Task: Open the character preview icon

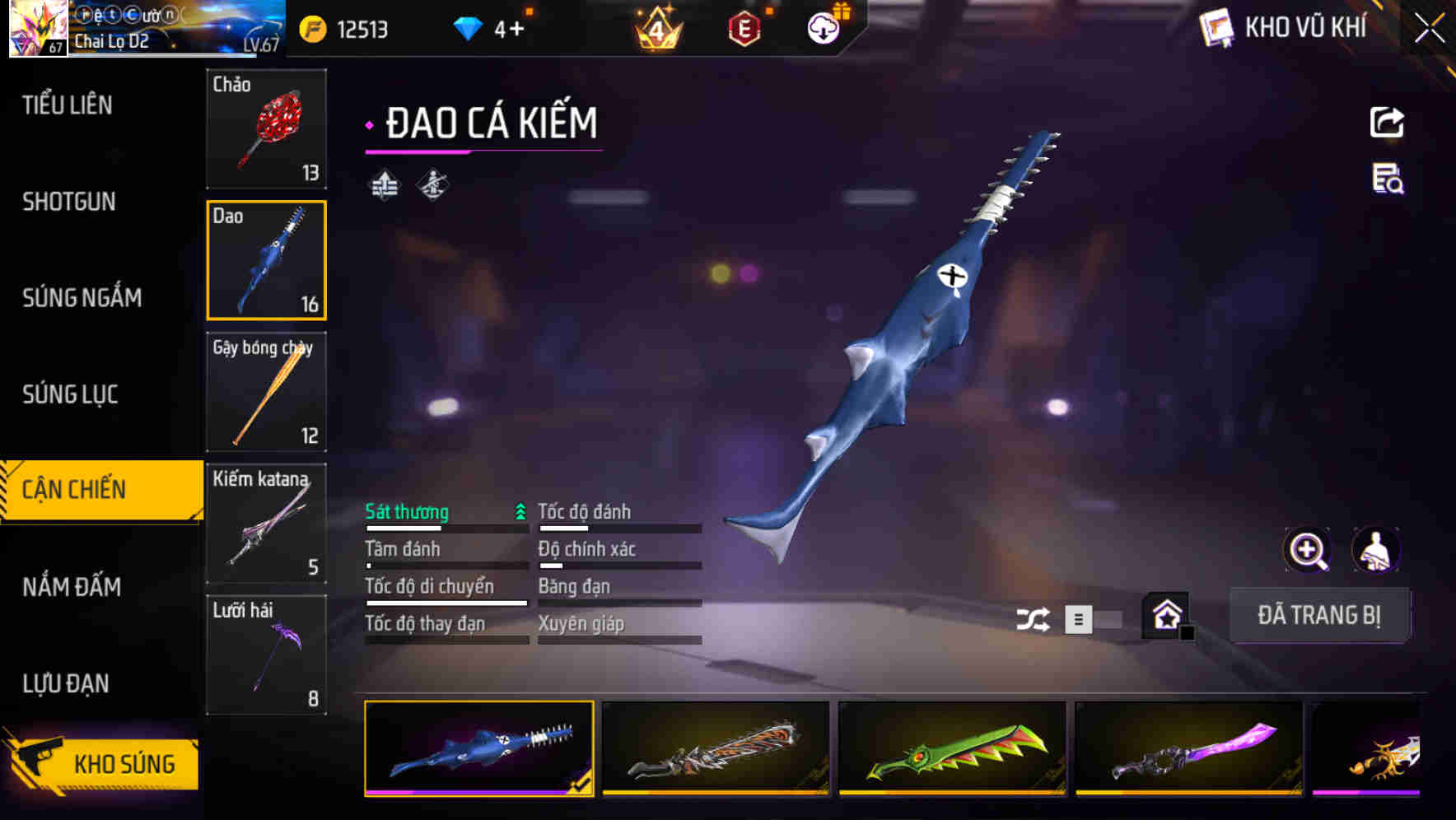Action: [x=1376, y=550]
